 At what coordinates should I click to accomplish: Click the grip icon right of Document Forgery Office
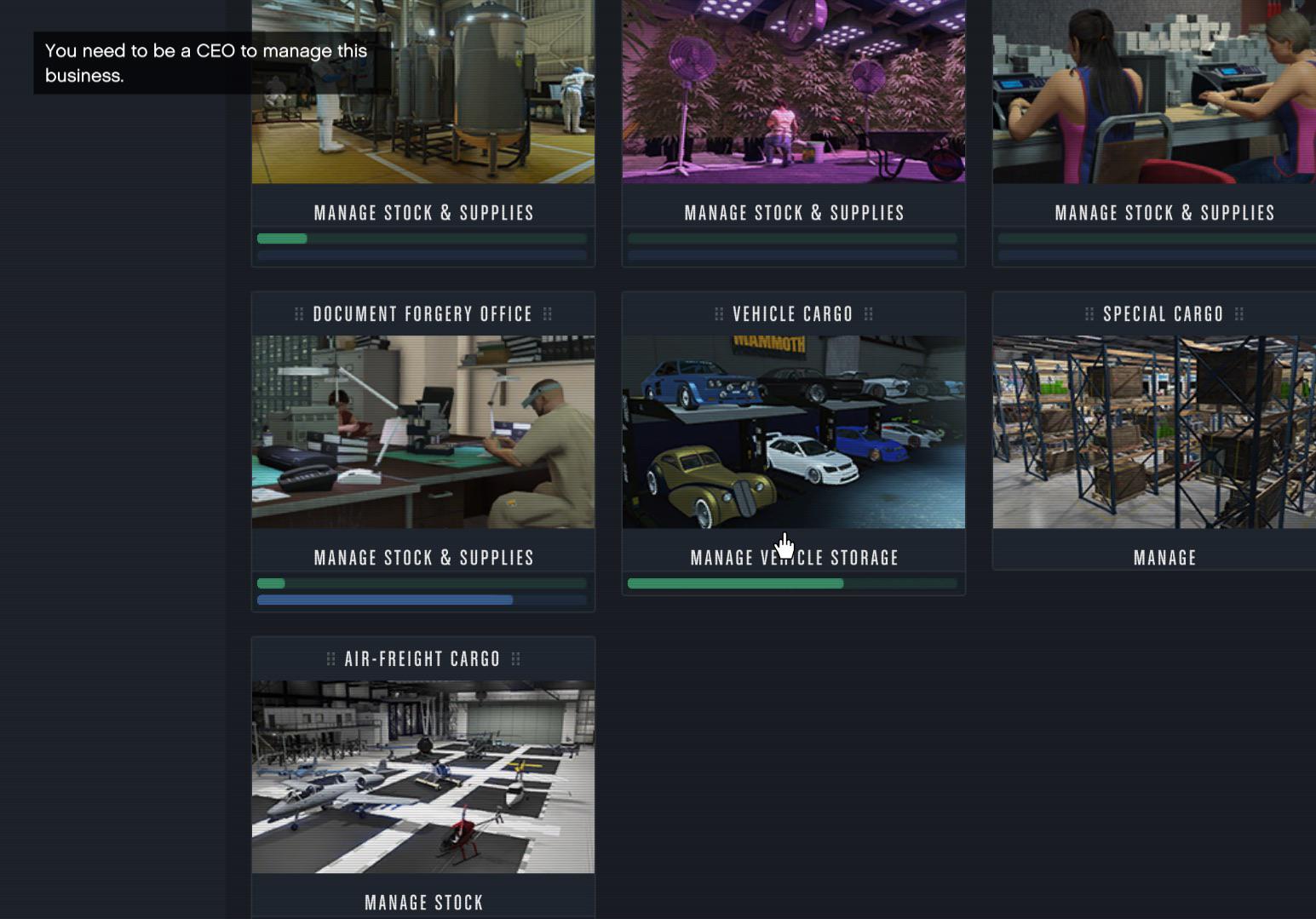pyautogui.click(x=549, y=313)
